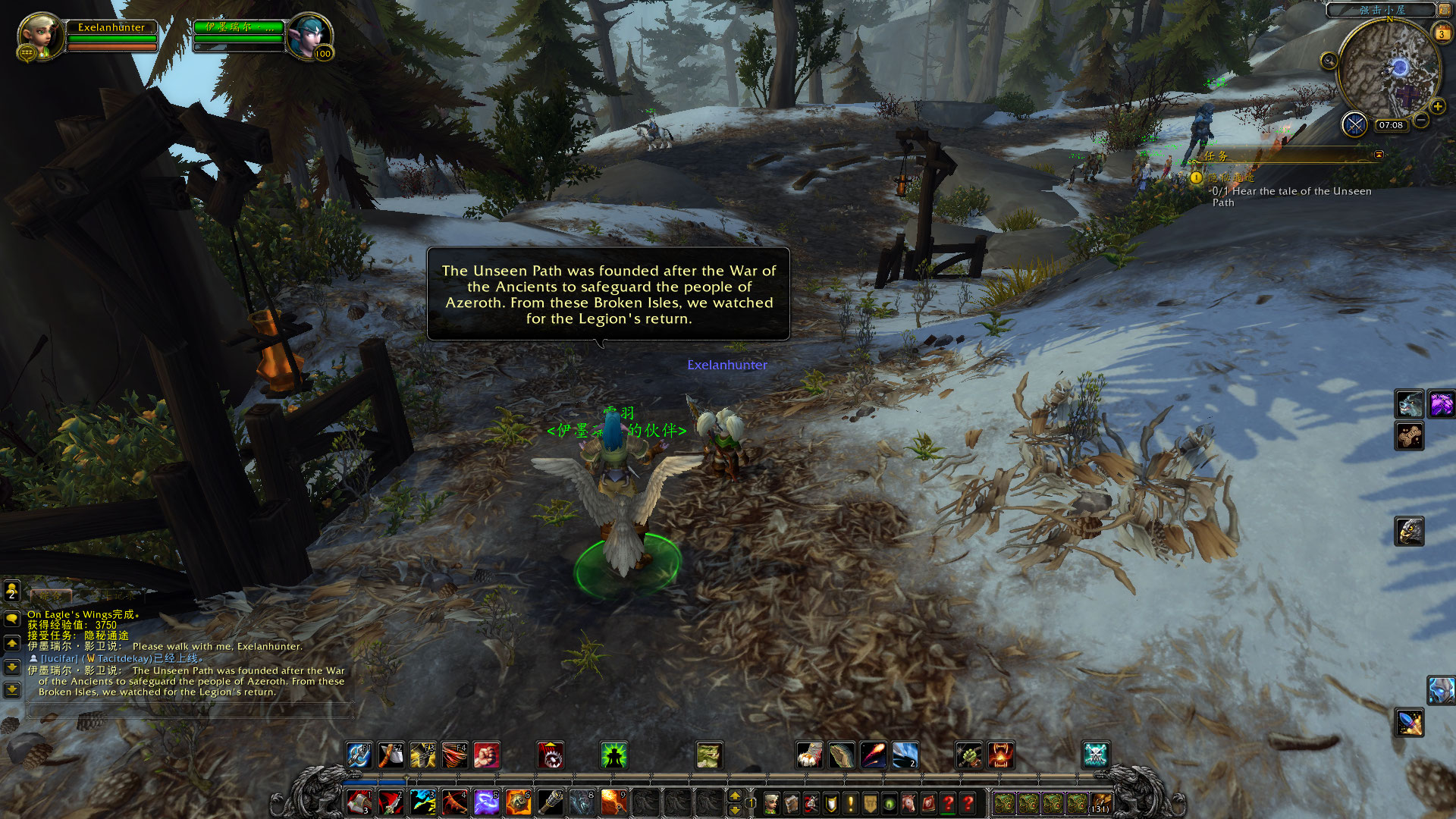1456x819 pixels.
Task: Collapse the quest tracker with the red arrow
Action: [1379, 155]
